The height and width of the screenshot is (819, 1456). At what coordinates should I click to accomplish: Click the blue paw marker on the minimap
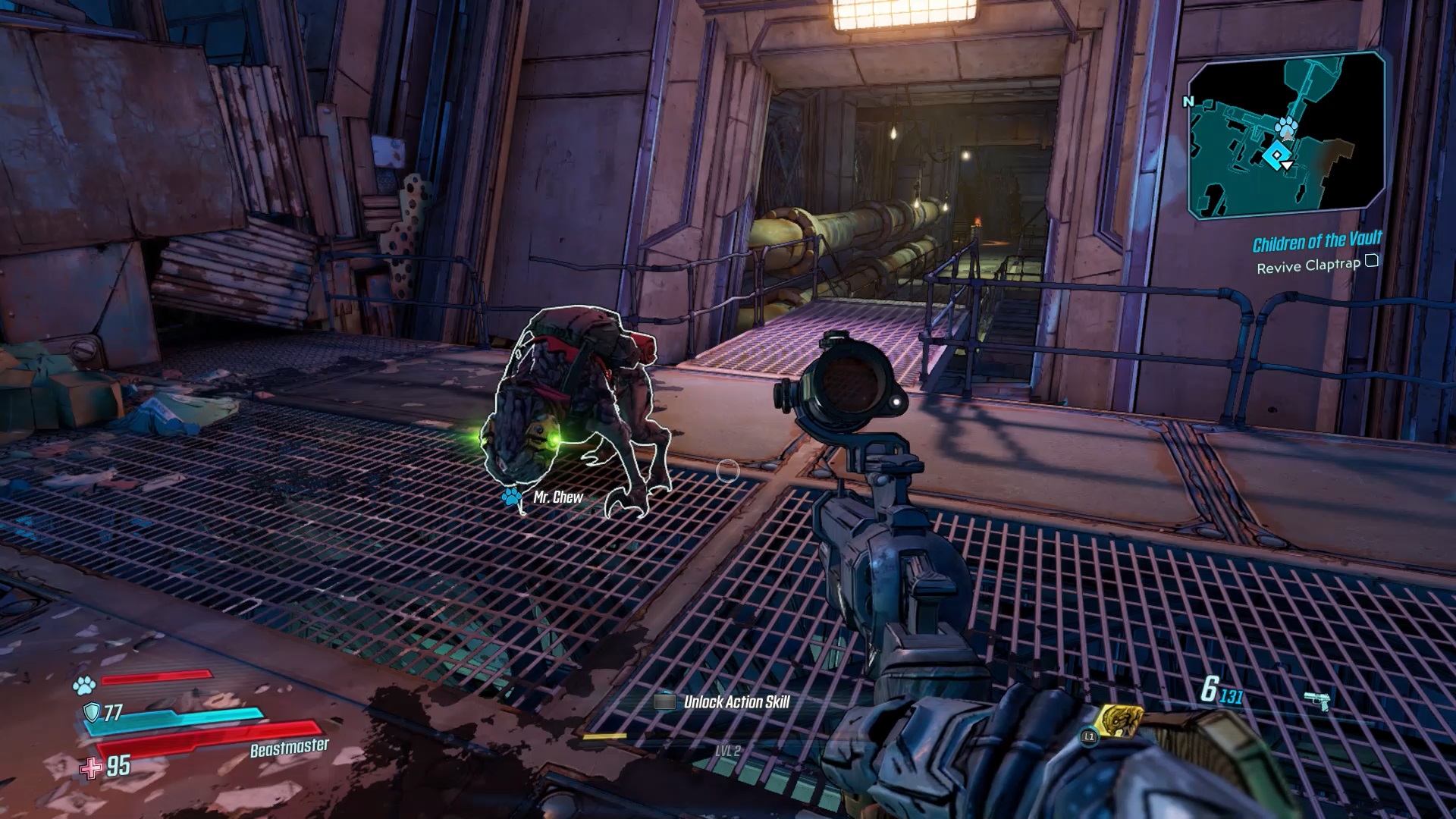point(1287,126)
